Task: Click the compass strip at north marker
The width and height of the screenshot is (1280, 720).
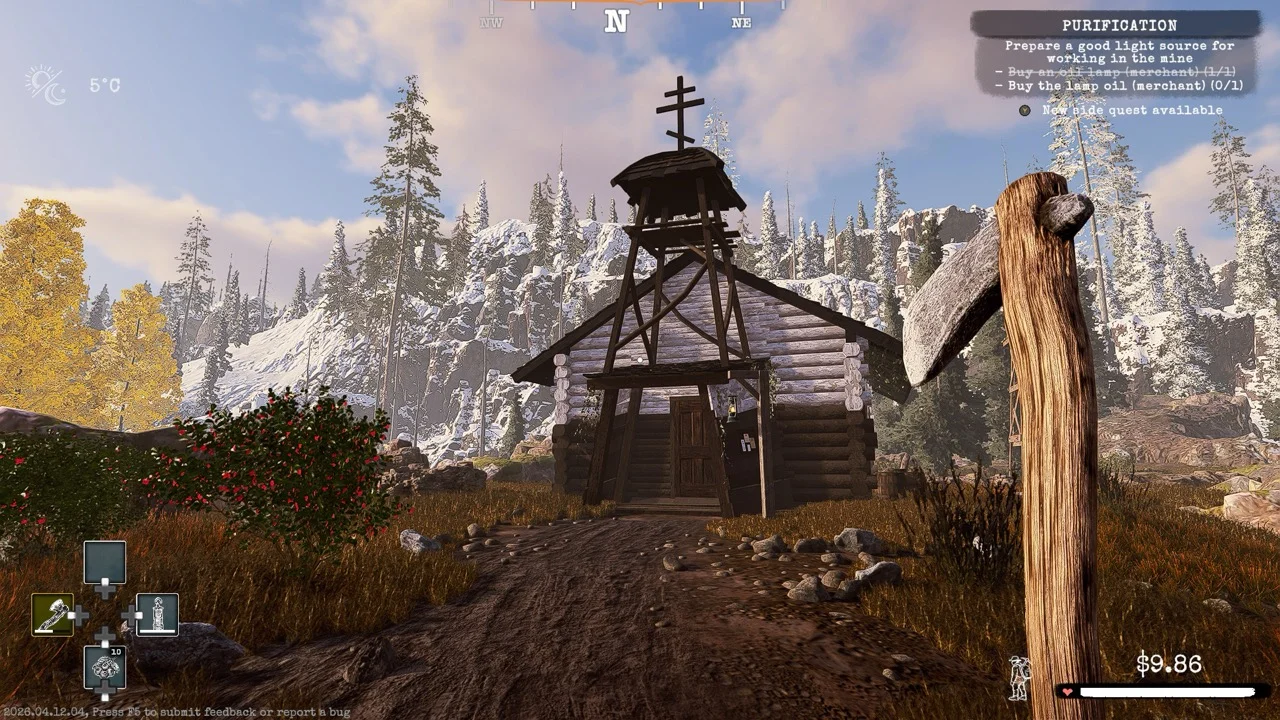Action: pos(616,20)
